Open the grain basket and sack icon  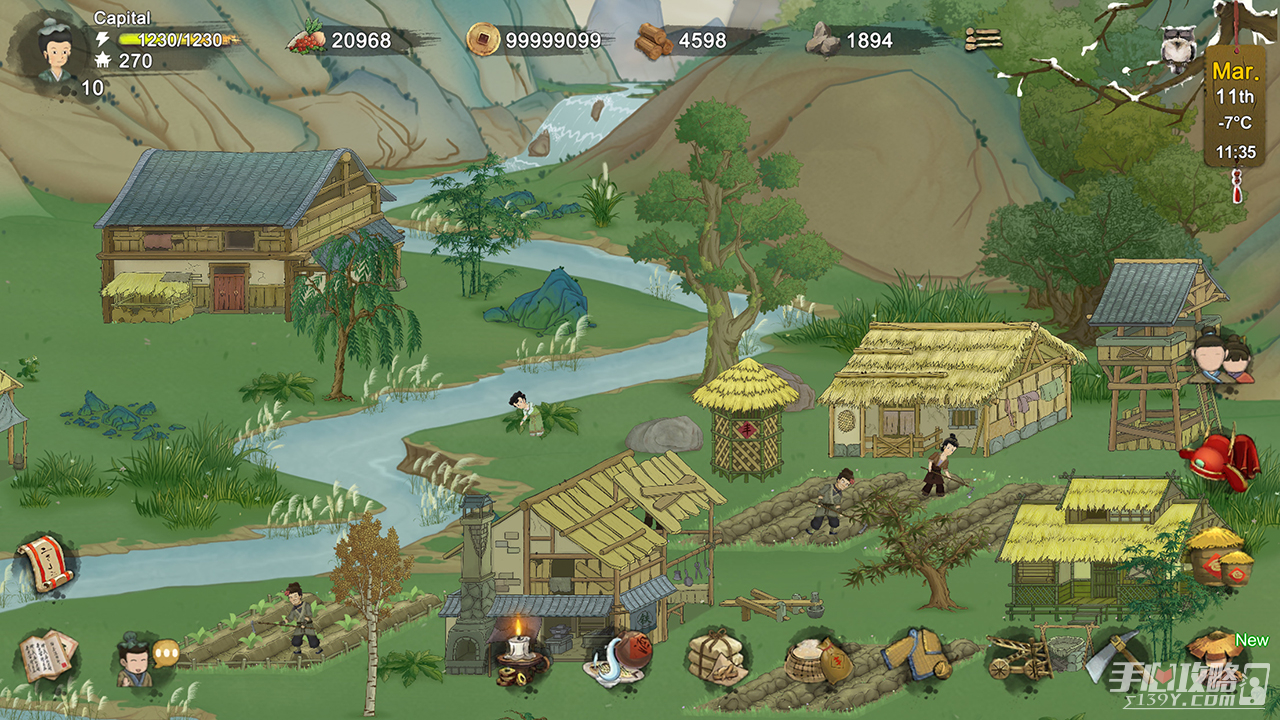(819, 657)
